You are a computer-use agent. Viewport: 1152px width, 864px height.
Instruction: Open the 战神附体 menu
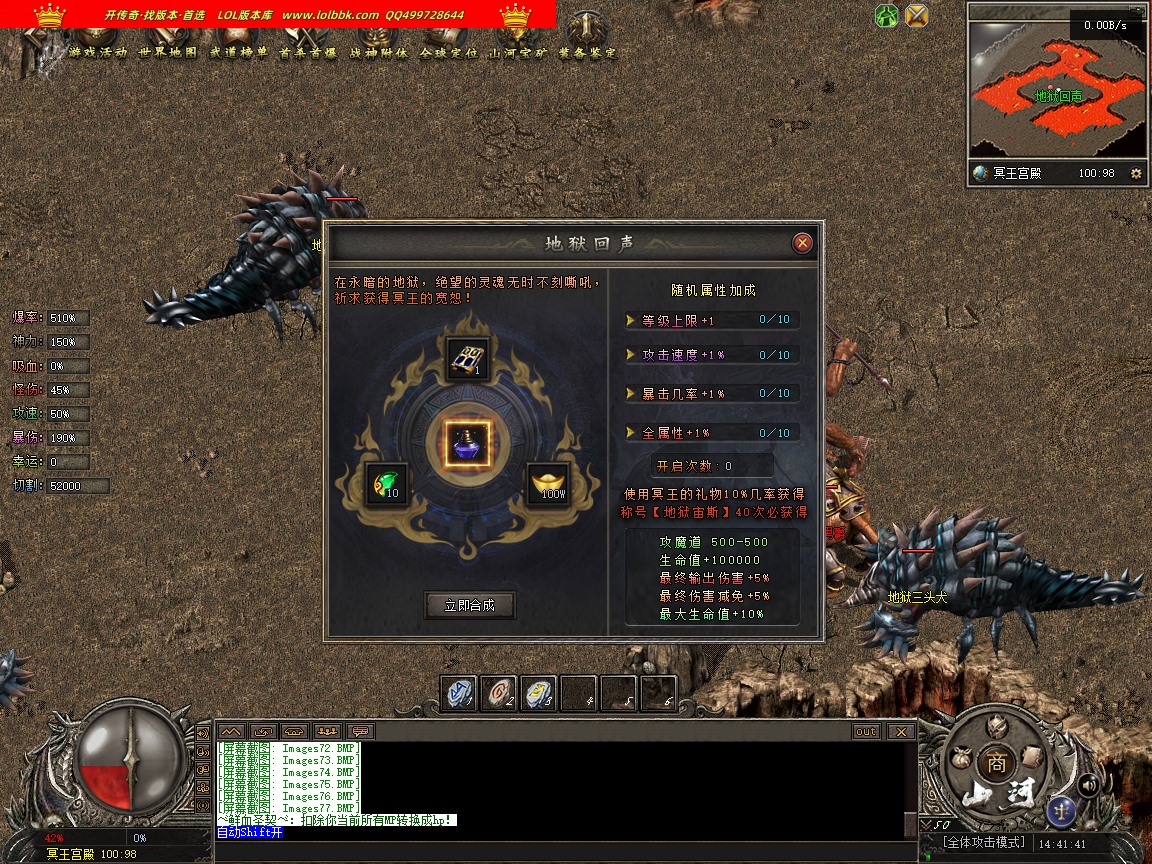pos(378,52)
